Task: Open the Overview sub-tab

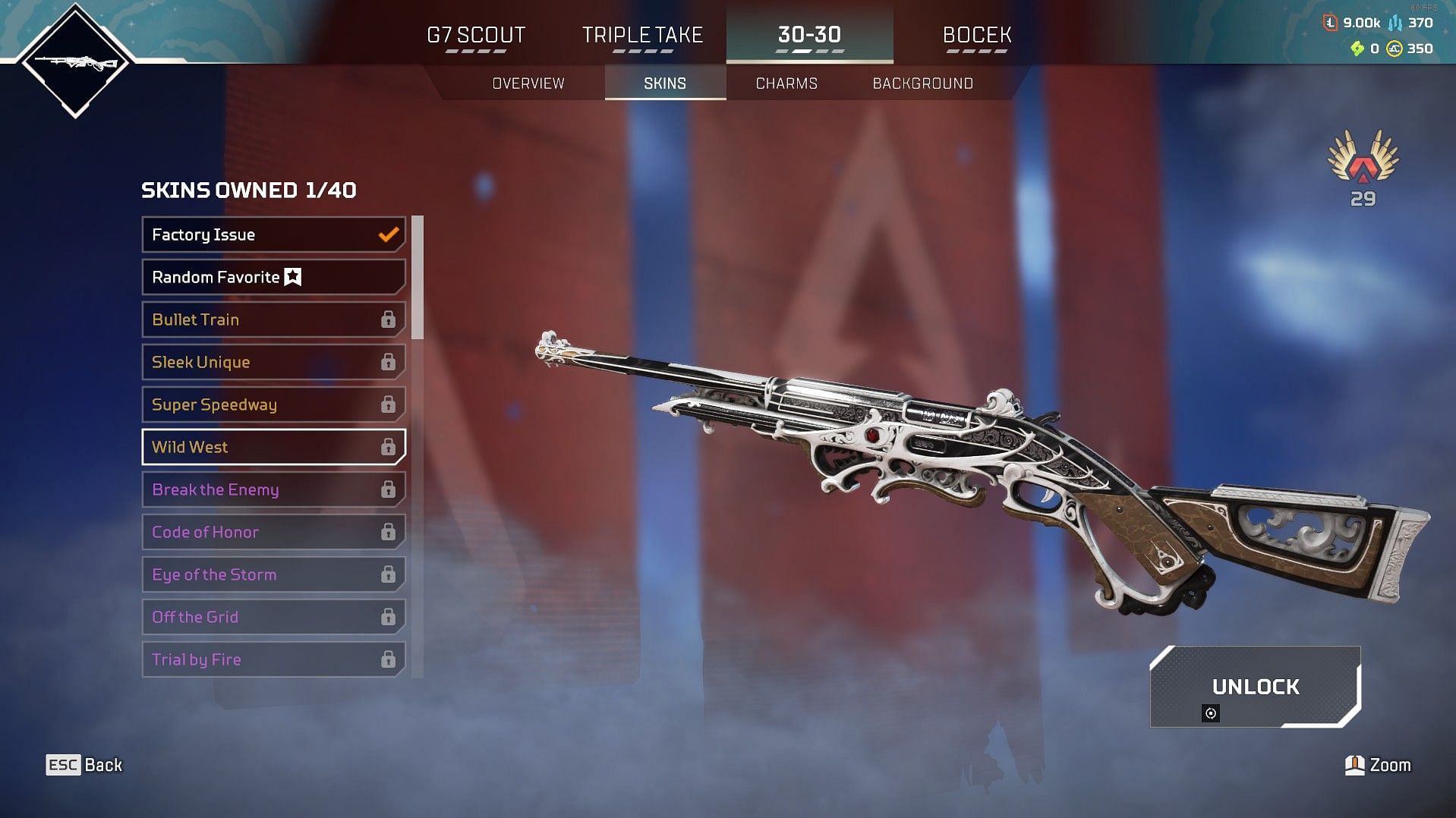Action: pyautogui.click(x=528, y=83)
